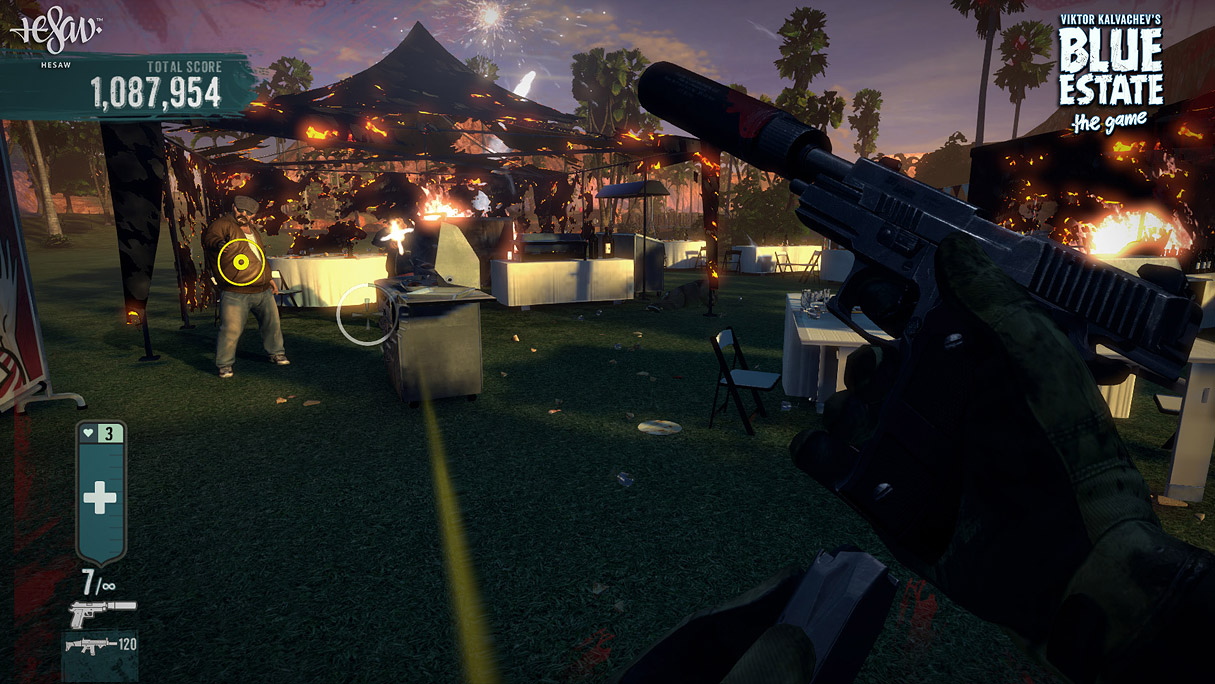
Task: Shoot the yellow bullseye target marker
Action: tap(240, 263)
